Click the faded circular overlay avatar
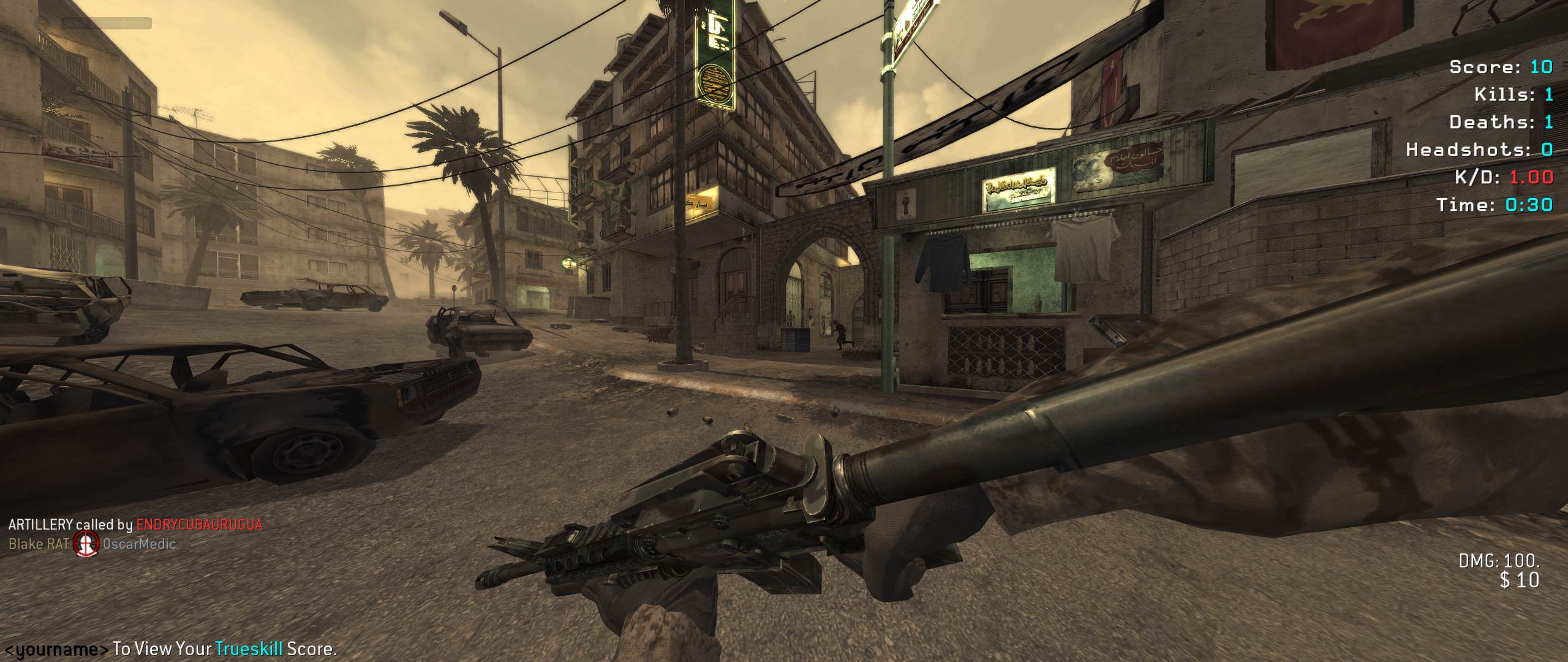This screenshot has width=1568, height=662. (x=43, y=23)
